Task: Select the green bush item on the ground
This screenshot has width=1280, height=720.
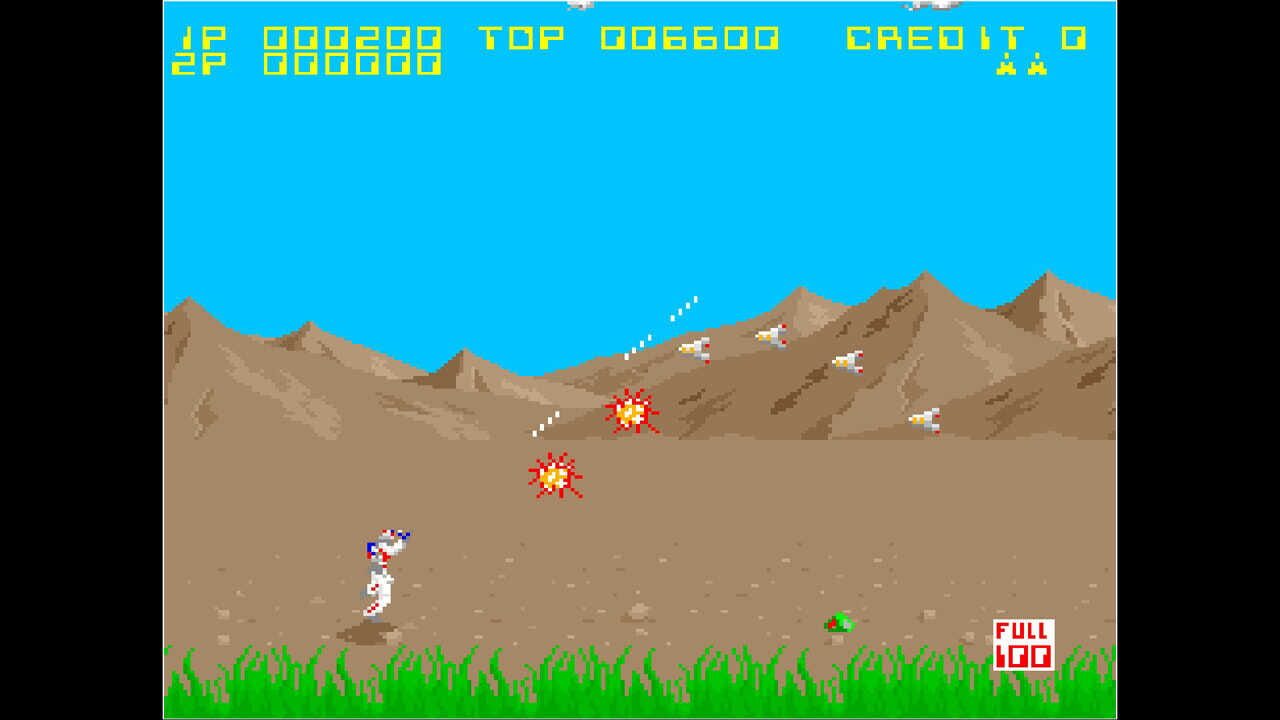Action: click(x=838, y=622)
